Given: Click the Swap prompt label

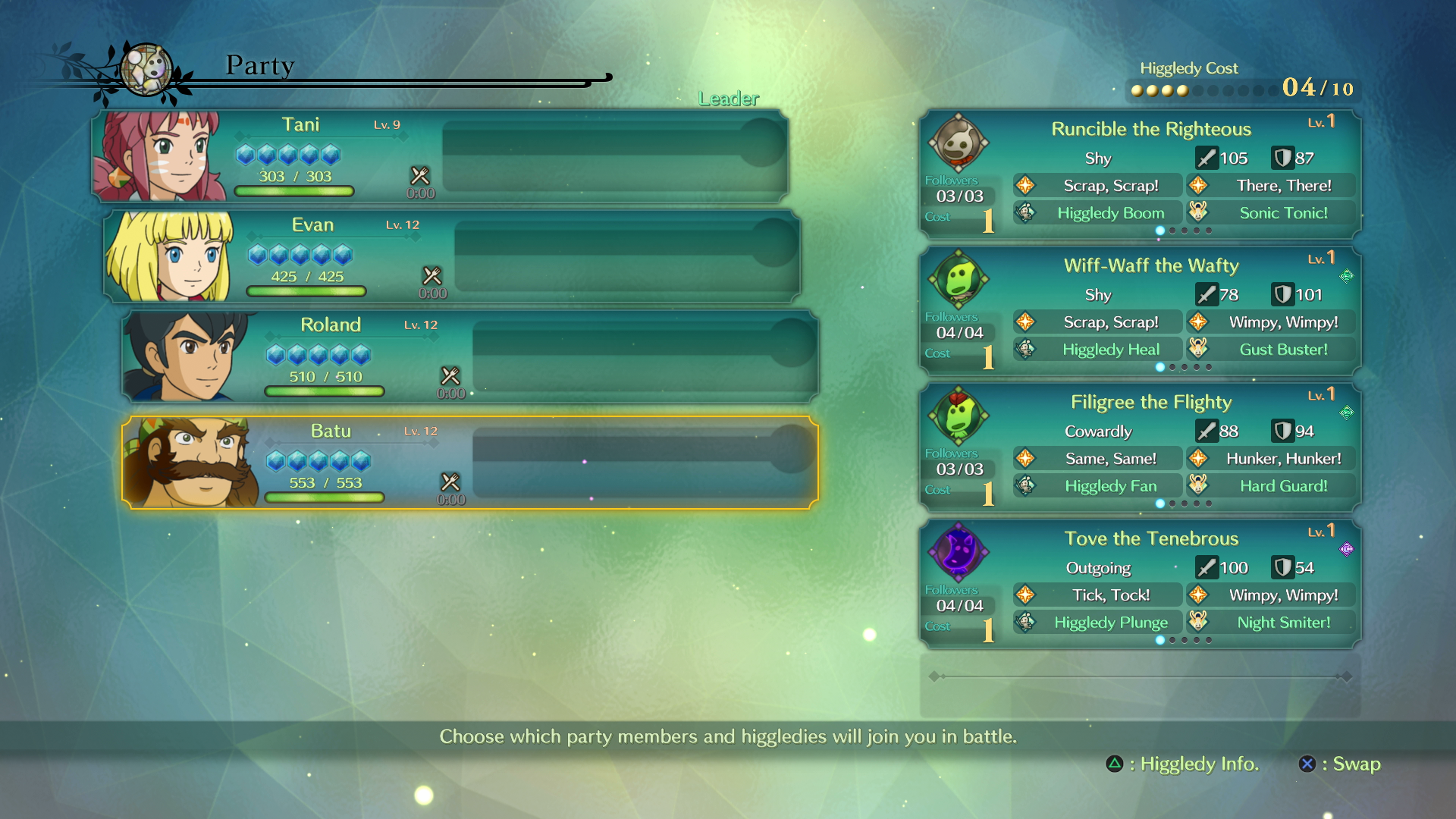Looking at the screenshot, I should click(1356, 764).
